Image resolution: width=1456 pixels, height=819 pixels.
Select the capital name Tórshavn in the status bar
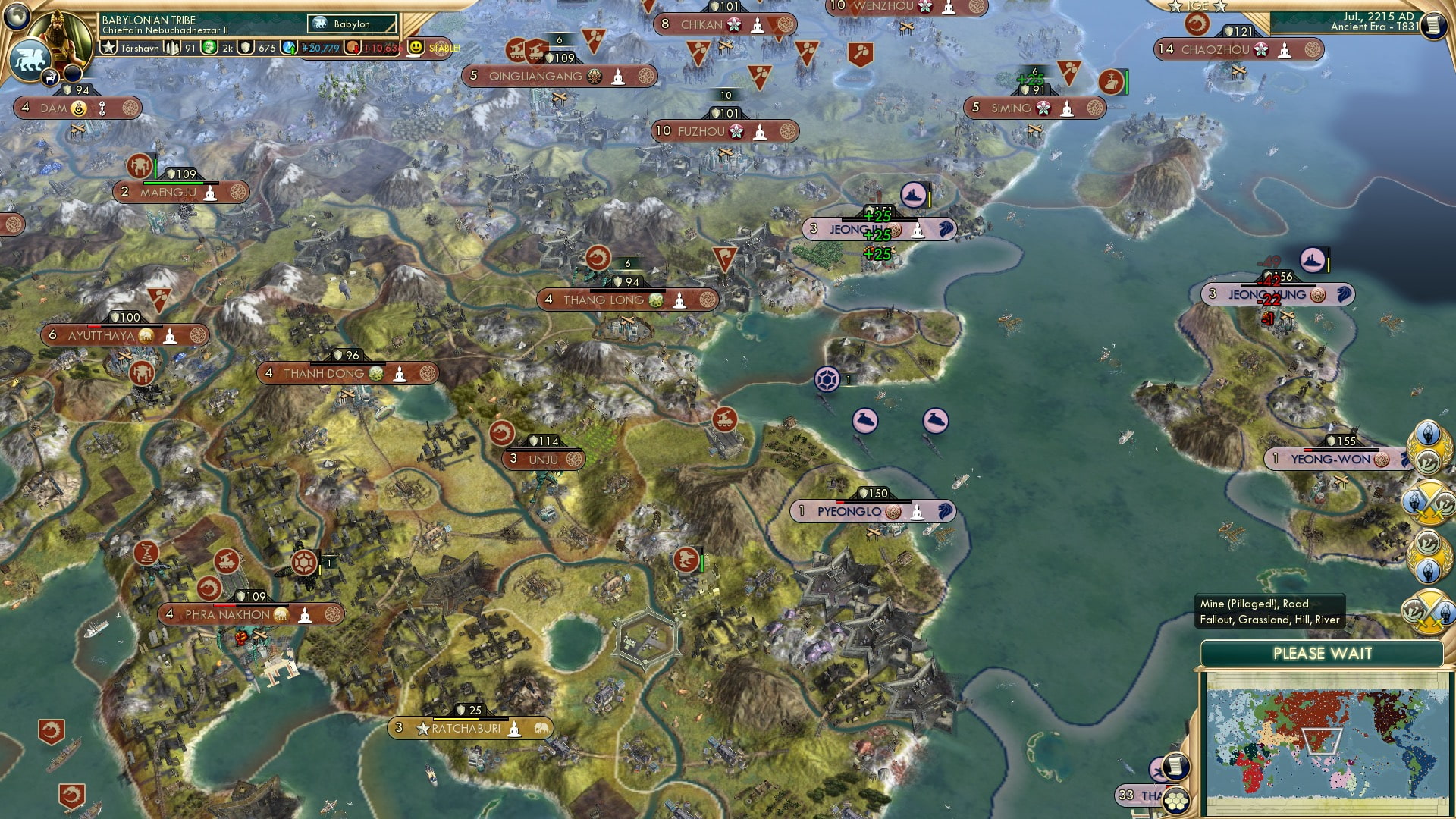tap(140, 47)
